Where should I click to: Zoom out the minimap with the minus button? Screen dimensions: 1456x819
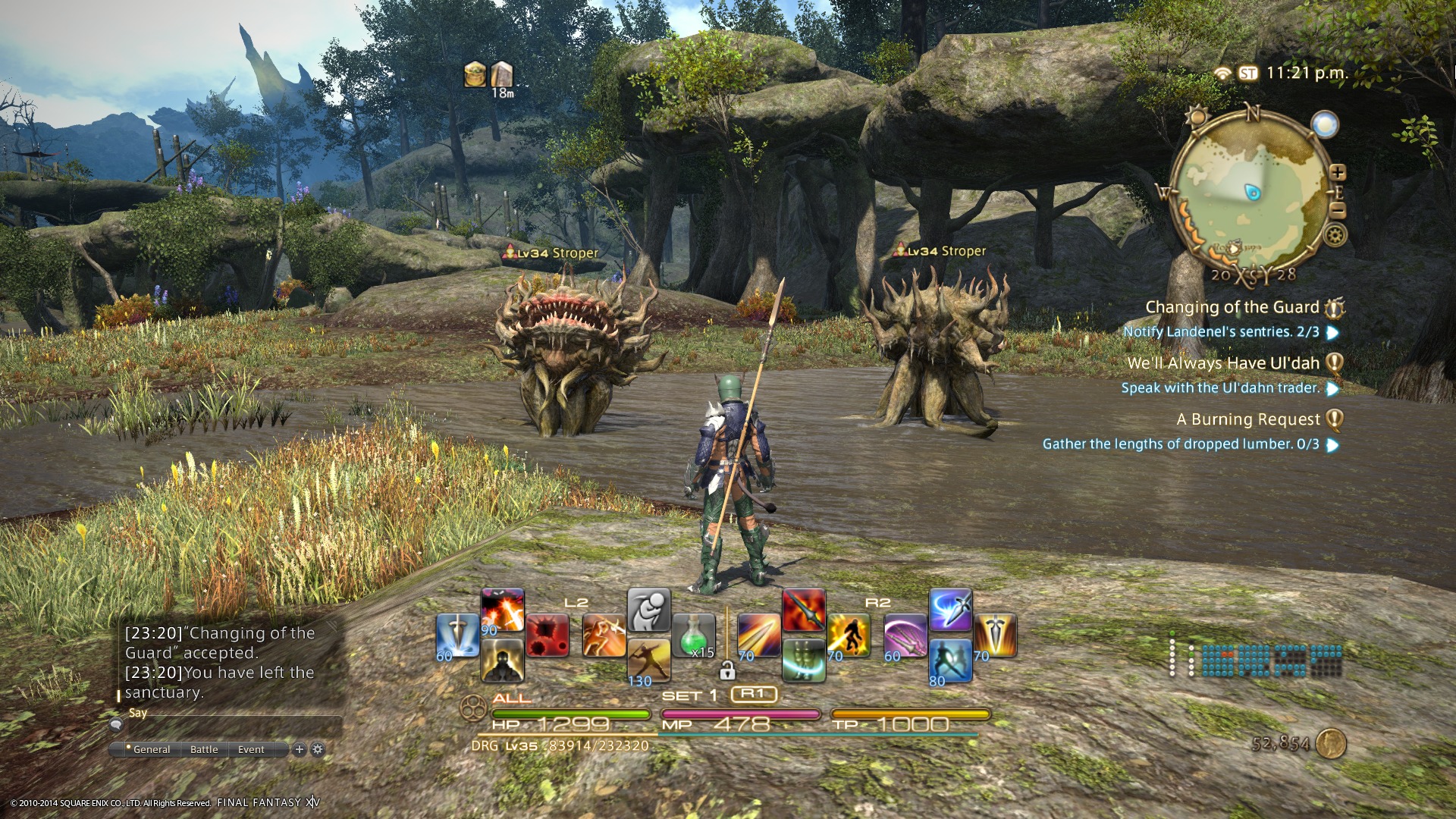click(1338, 210)
